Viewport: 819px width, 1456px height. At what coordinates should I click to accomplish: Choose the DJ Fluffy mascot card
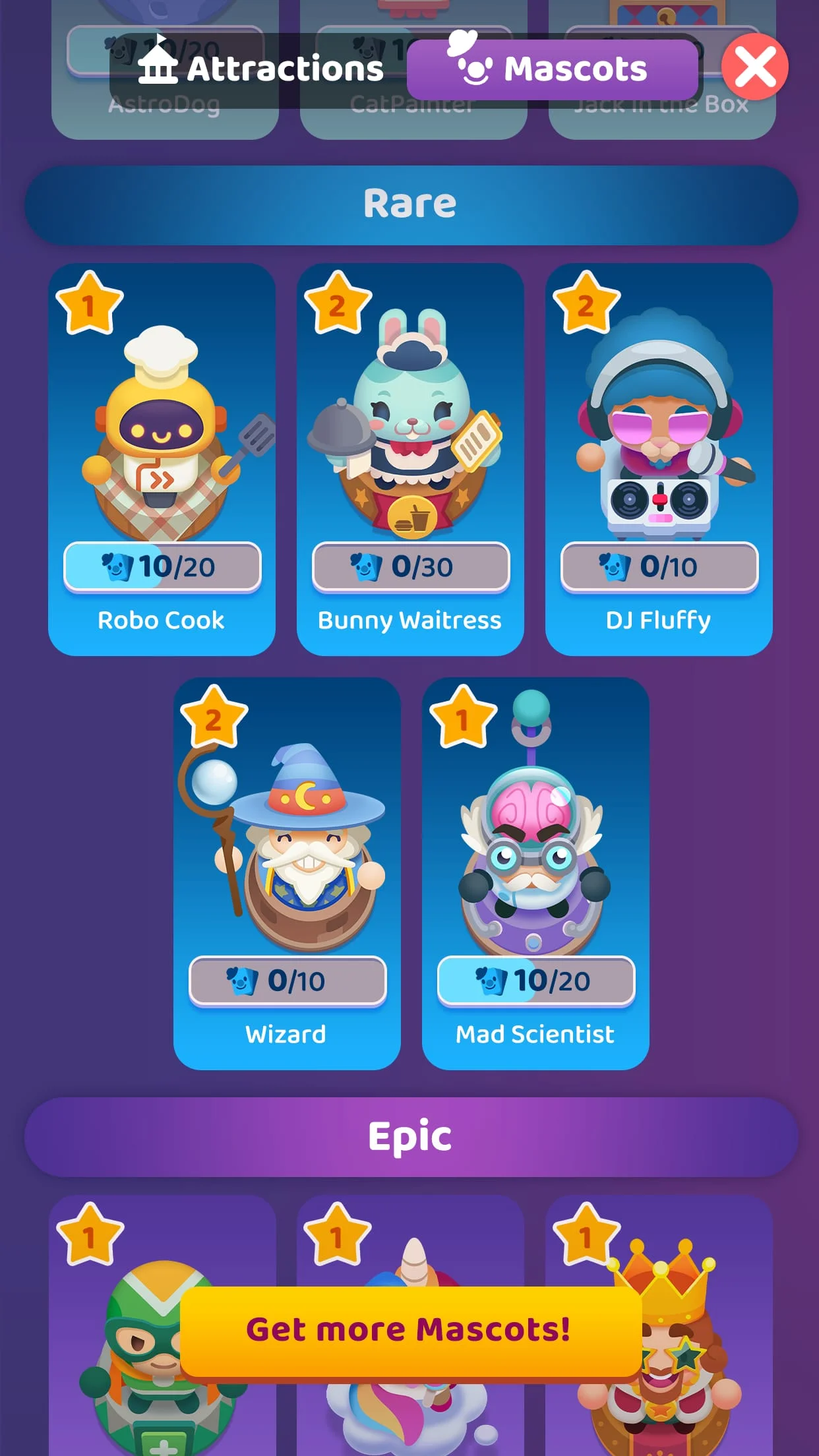[x=659, y=459]
